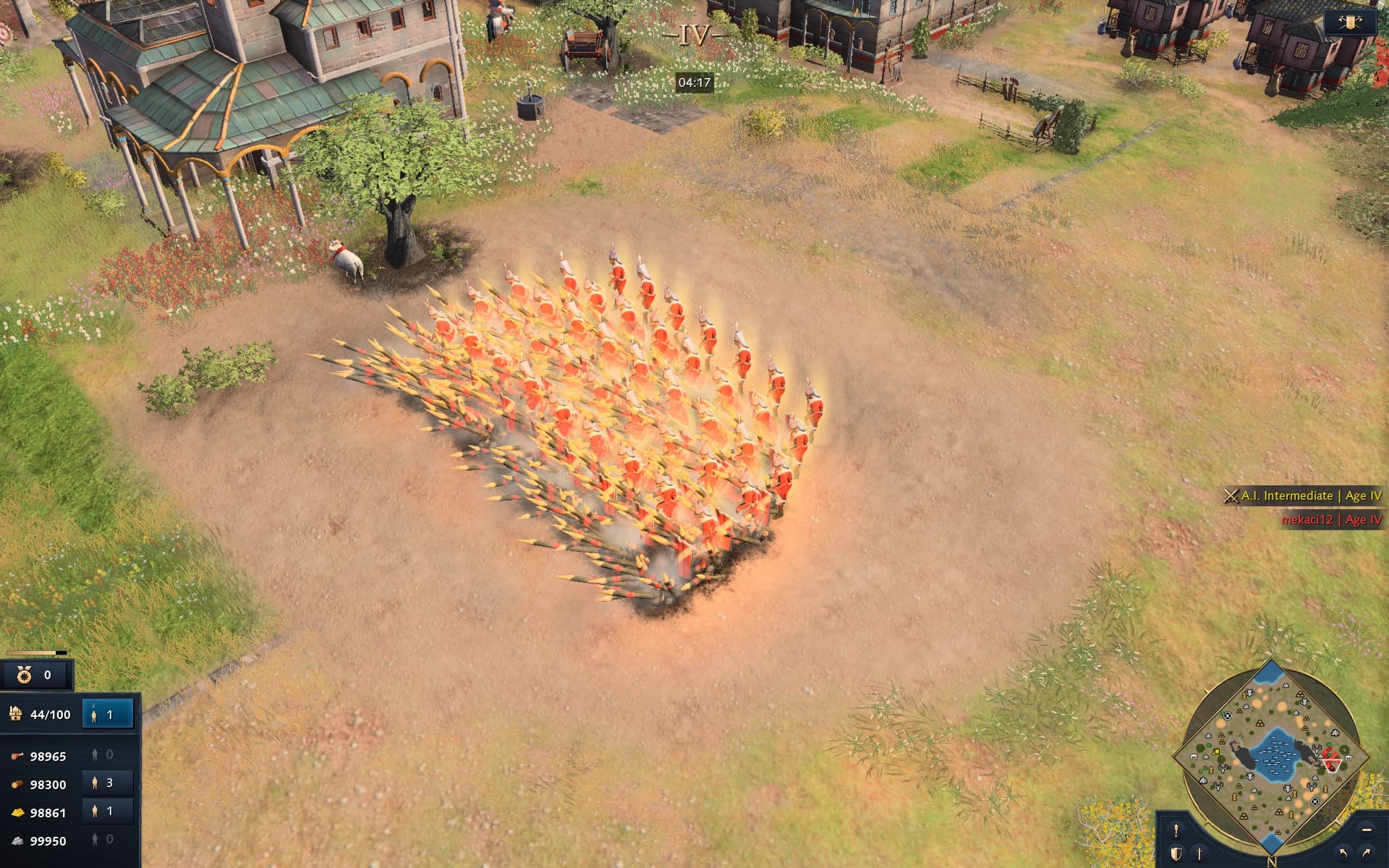Click the medal score icon showing 0
Screen dimensions: 1389x868
tap(24, 675)
